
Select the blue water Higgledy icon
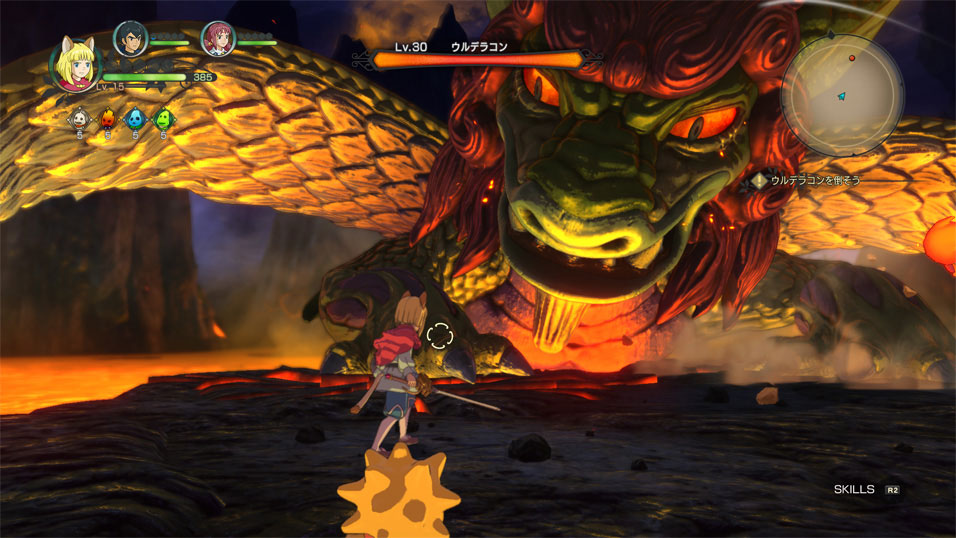135,119
